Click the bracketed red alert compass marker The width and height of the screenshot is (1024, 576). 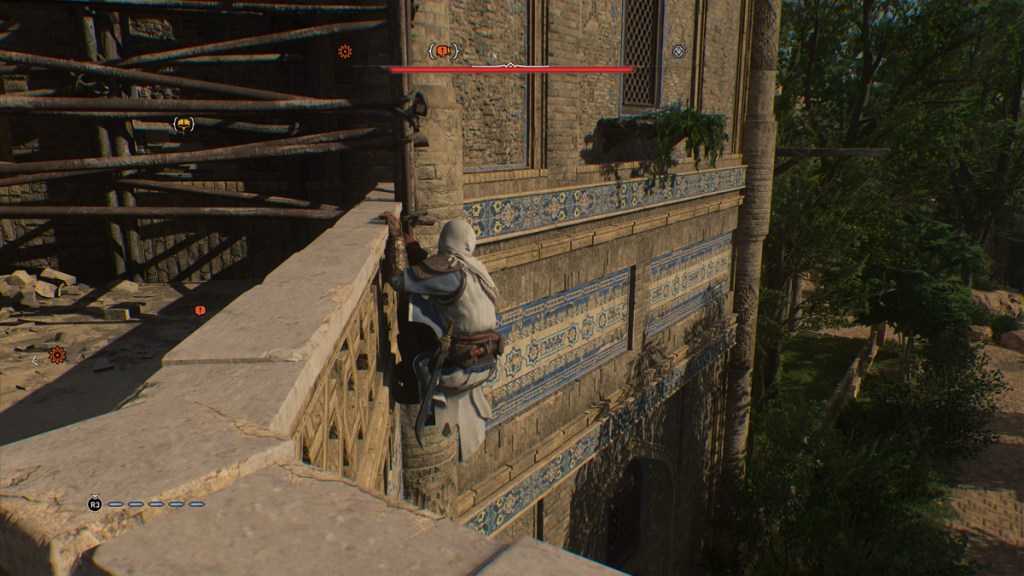[443, 51]
